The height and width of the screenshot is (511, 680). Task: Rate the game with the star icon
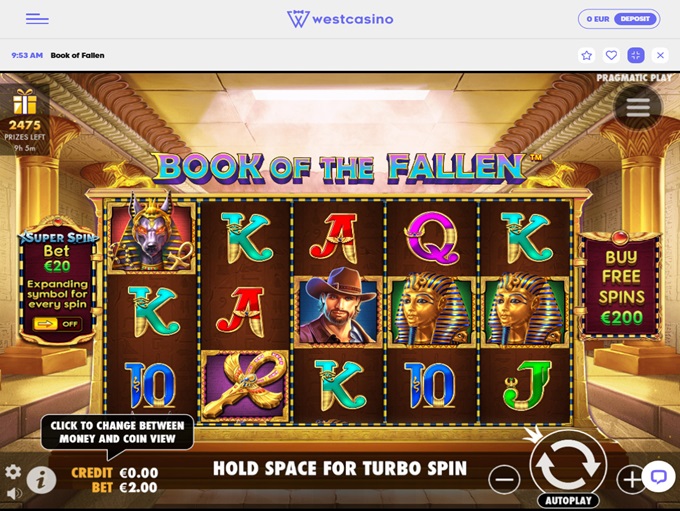pyautogui.click(x=587, y=55)
